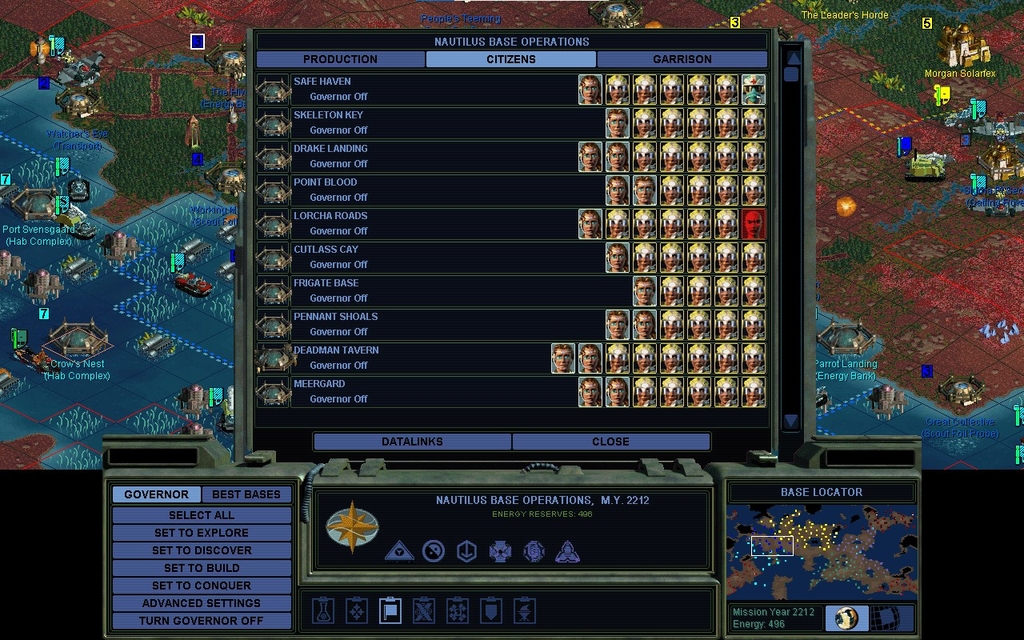1024x640 pixels.
Task: Set governor to Explore
Action: coord(201,533)
